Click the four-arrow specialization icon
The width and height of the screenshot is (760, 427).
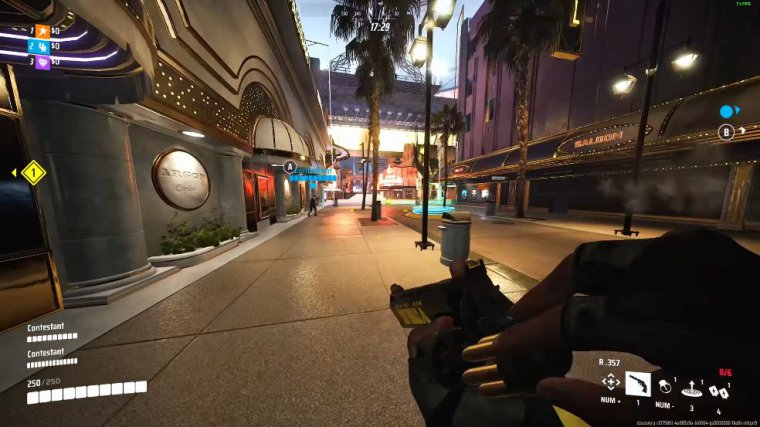610,382
